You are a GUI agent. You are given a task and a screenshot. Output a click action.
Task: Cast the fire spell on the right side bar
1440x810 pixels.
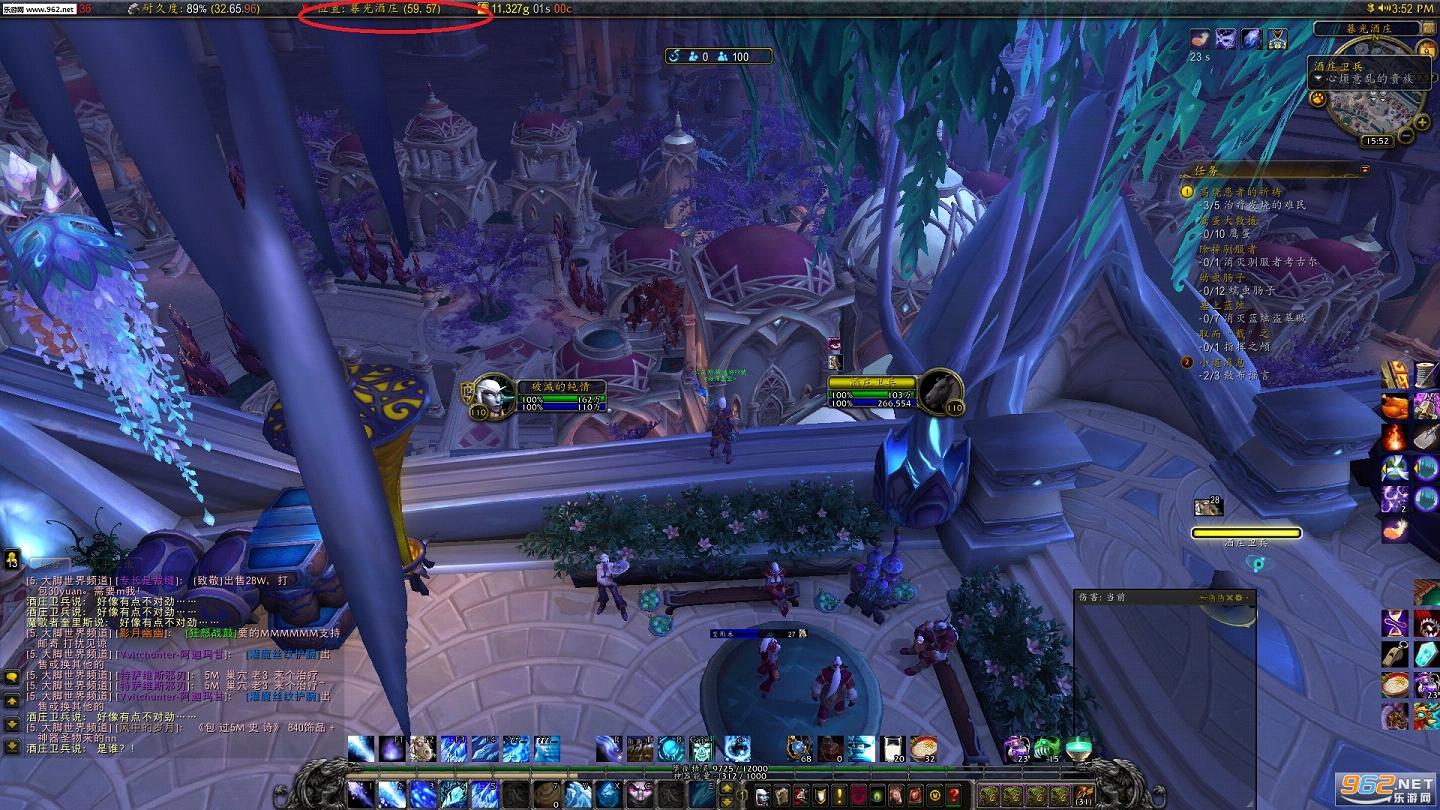(1395, 437)
